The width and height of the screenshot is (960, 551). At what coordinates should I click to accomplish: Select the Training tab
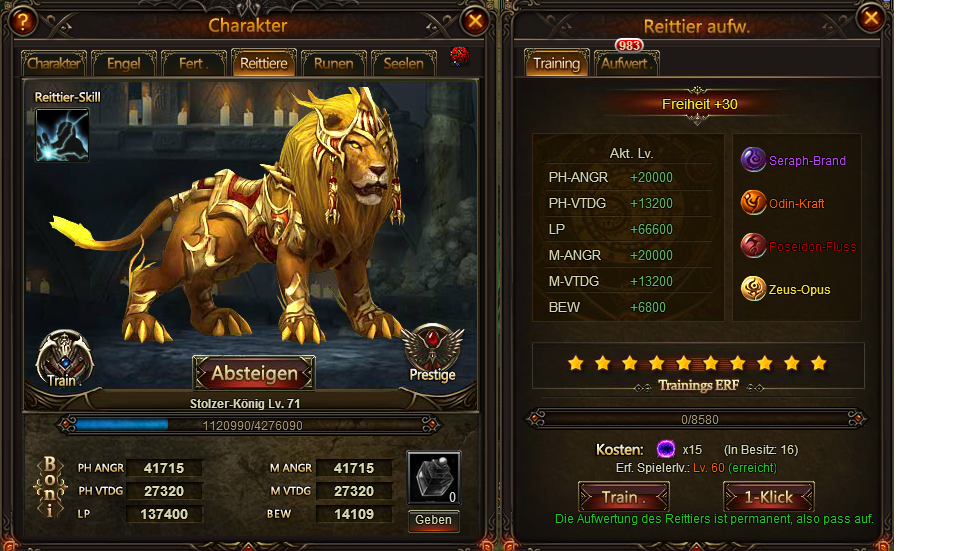[556, 63]
